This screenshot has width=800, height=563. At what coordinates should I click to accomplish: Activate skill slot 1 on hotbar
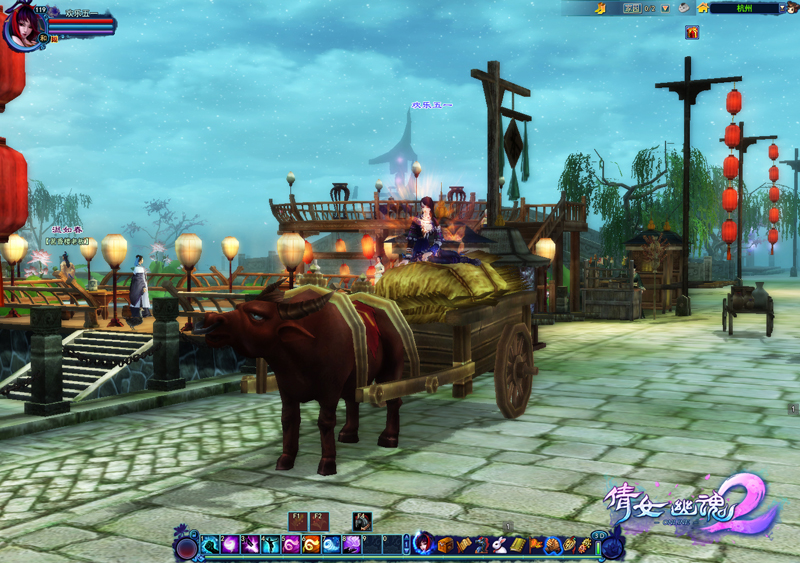click(210, 545)
